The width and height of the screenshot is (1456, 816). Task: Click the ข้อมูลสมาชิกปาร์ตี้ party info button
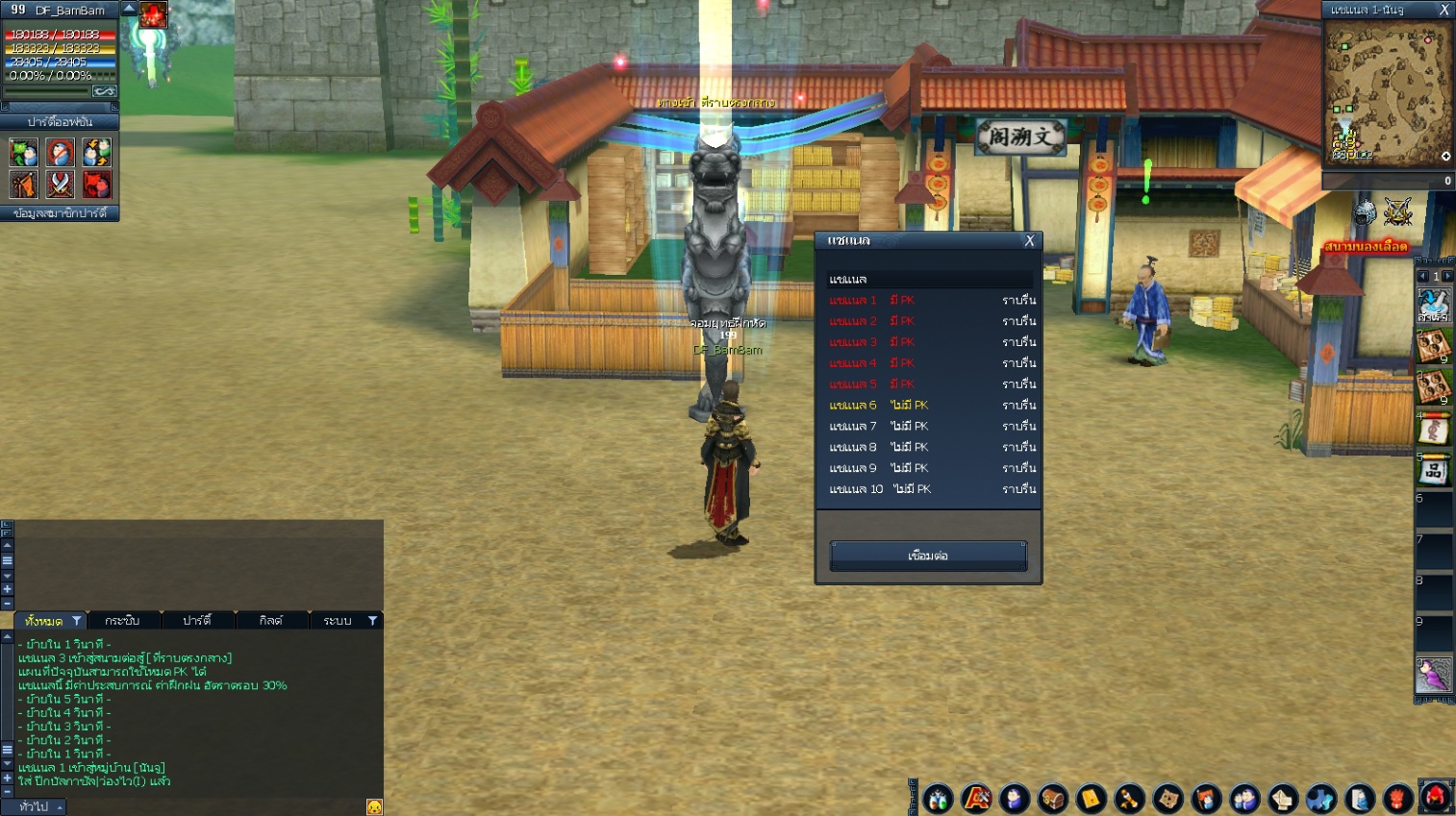click(60, 213)
